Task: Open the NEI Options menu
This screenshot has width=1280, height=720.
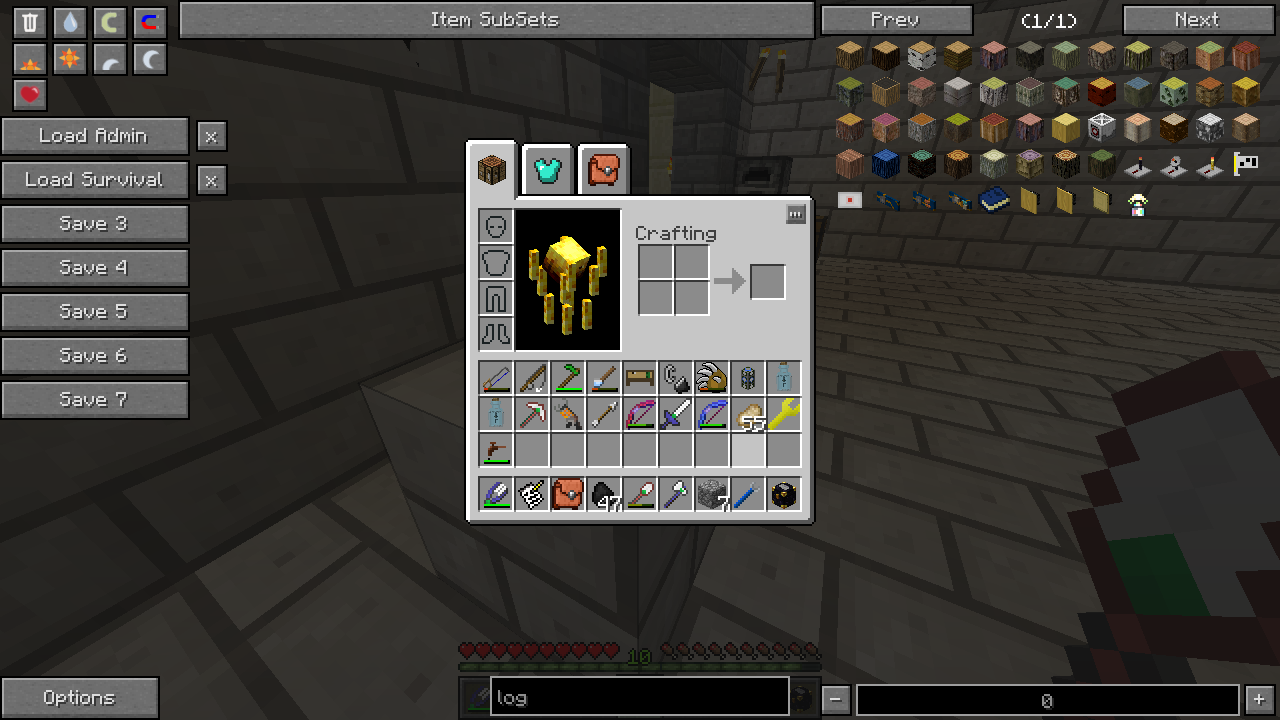Action: [x=79, y=698]
